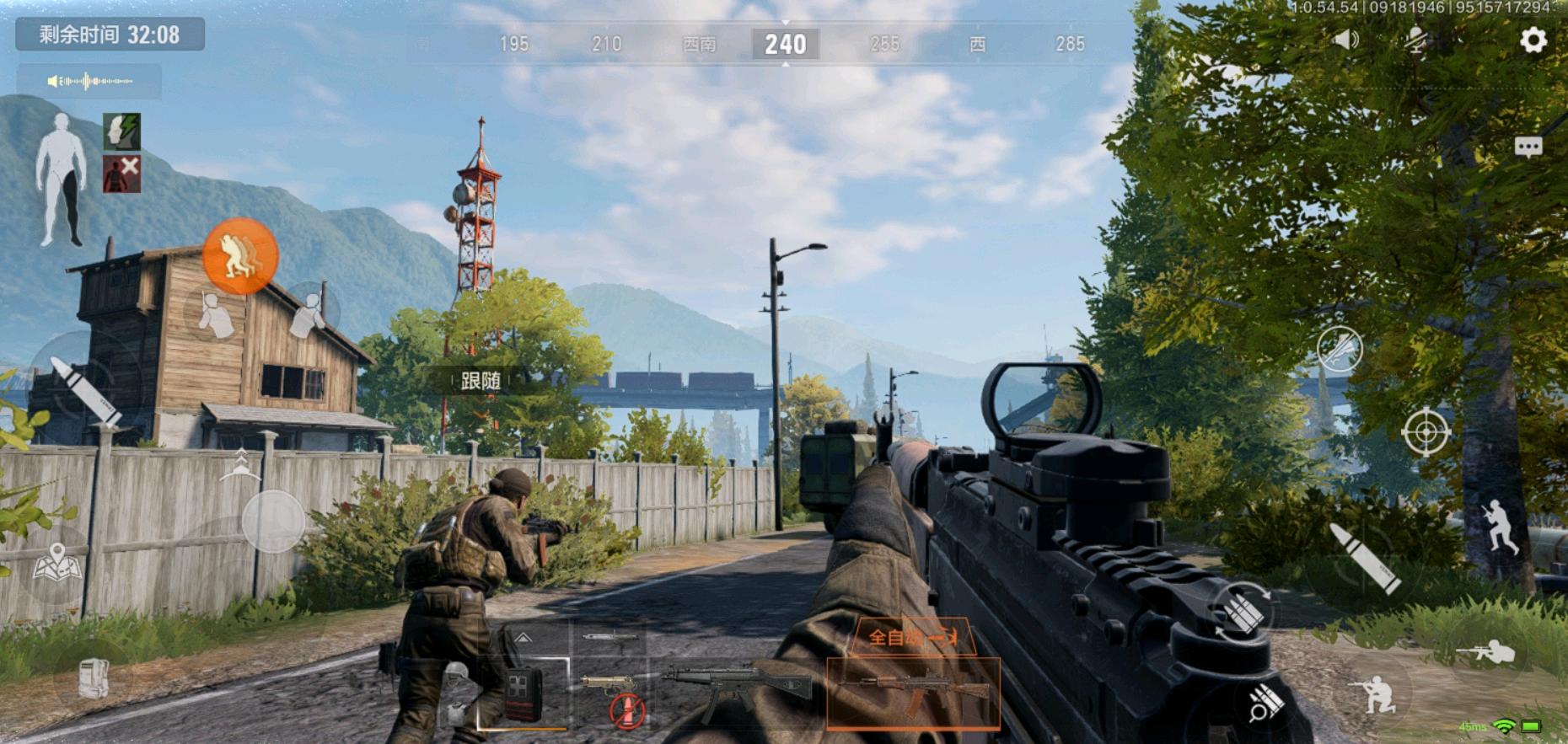Open the chat speech bubble
The image size is (1568, 744).
[1528, 147]
